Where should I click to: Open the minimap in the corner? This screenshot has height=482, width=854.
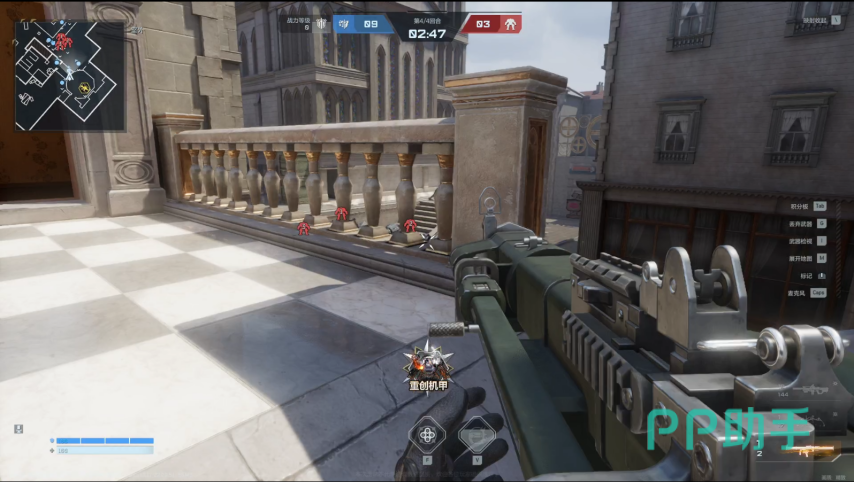click(x=70, y=76)
